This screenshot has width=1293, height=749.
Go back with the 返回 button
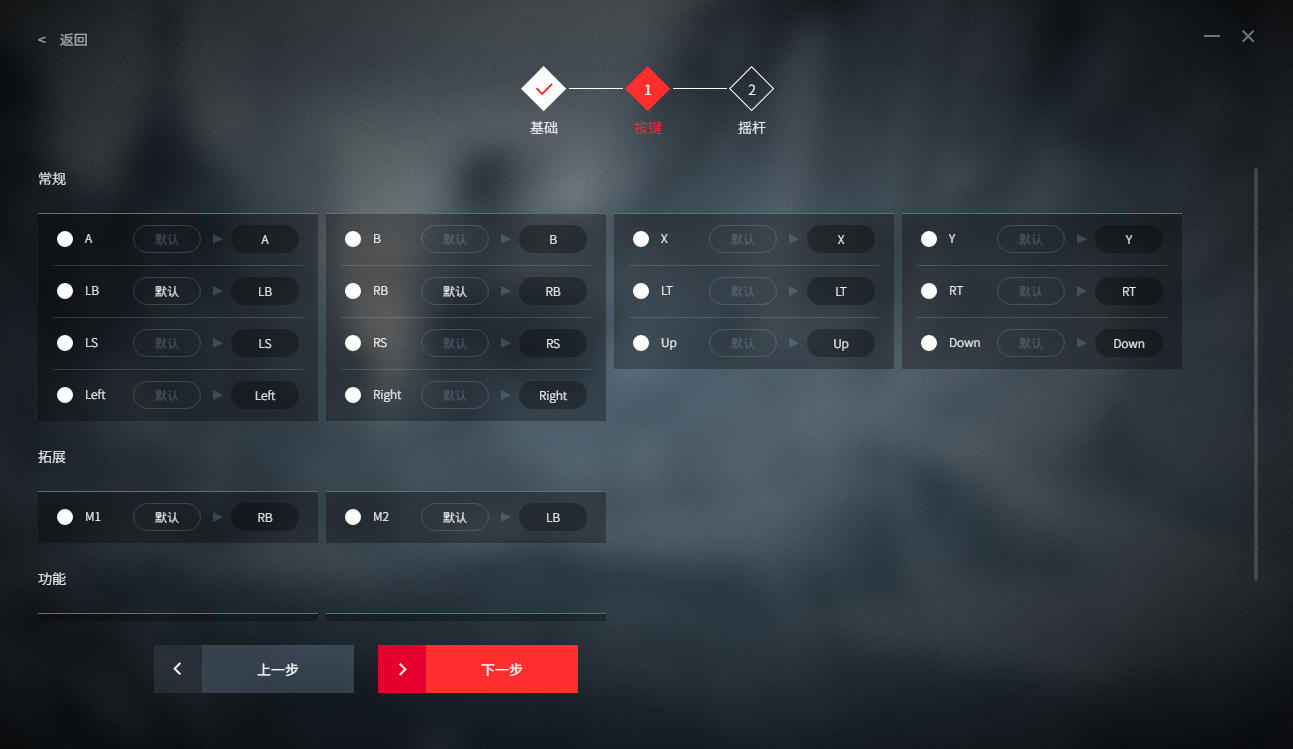pyautogui.click(x=64, y=40)
